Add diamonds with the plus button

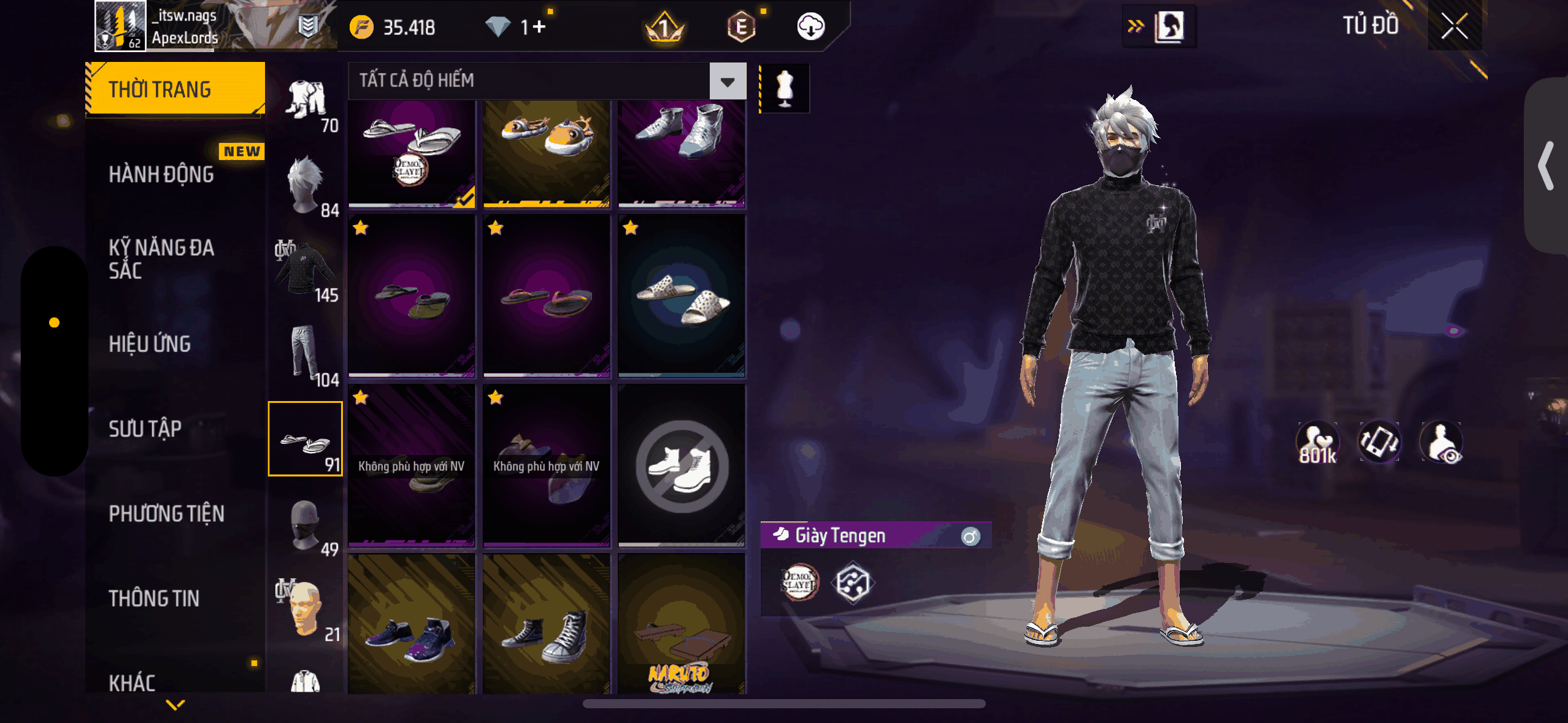coord(539,27)
